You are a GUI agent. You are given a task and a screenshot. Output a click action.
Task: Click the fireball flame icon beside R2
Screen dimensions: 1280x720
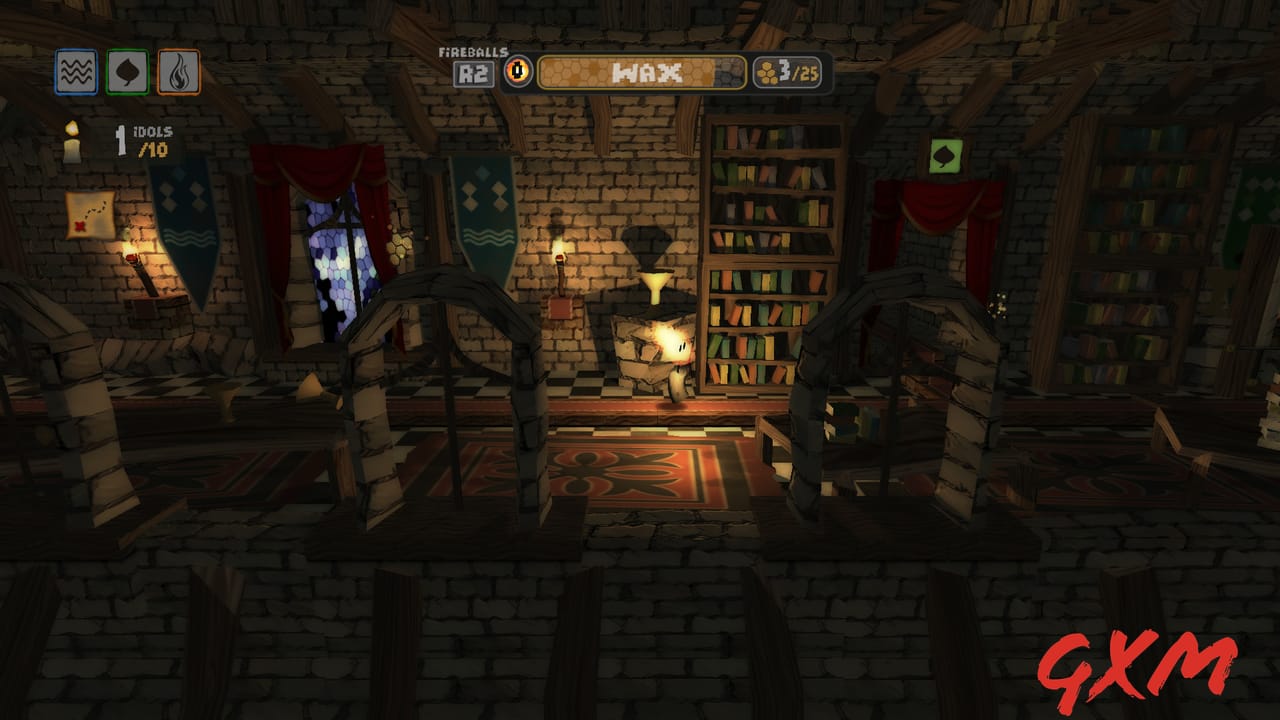[518, 70]
